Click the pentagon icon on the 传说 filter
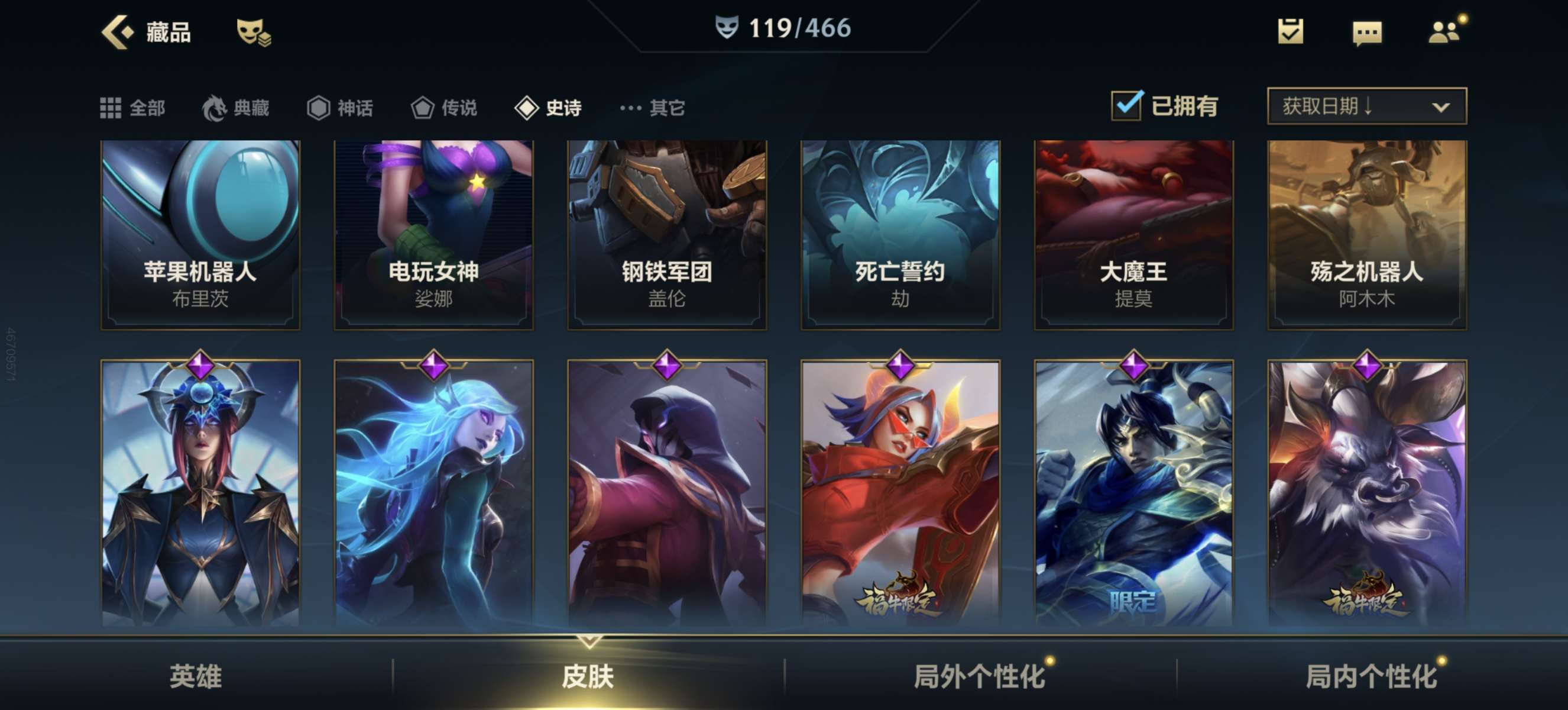1568x710 pixels. [x=422, y=107]
